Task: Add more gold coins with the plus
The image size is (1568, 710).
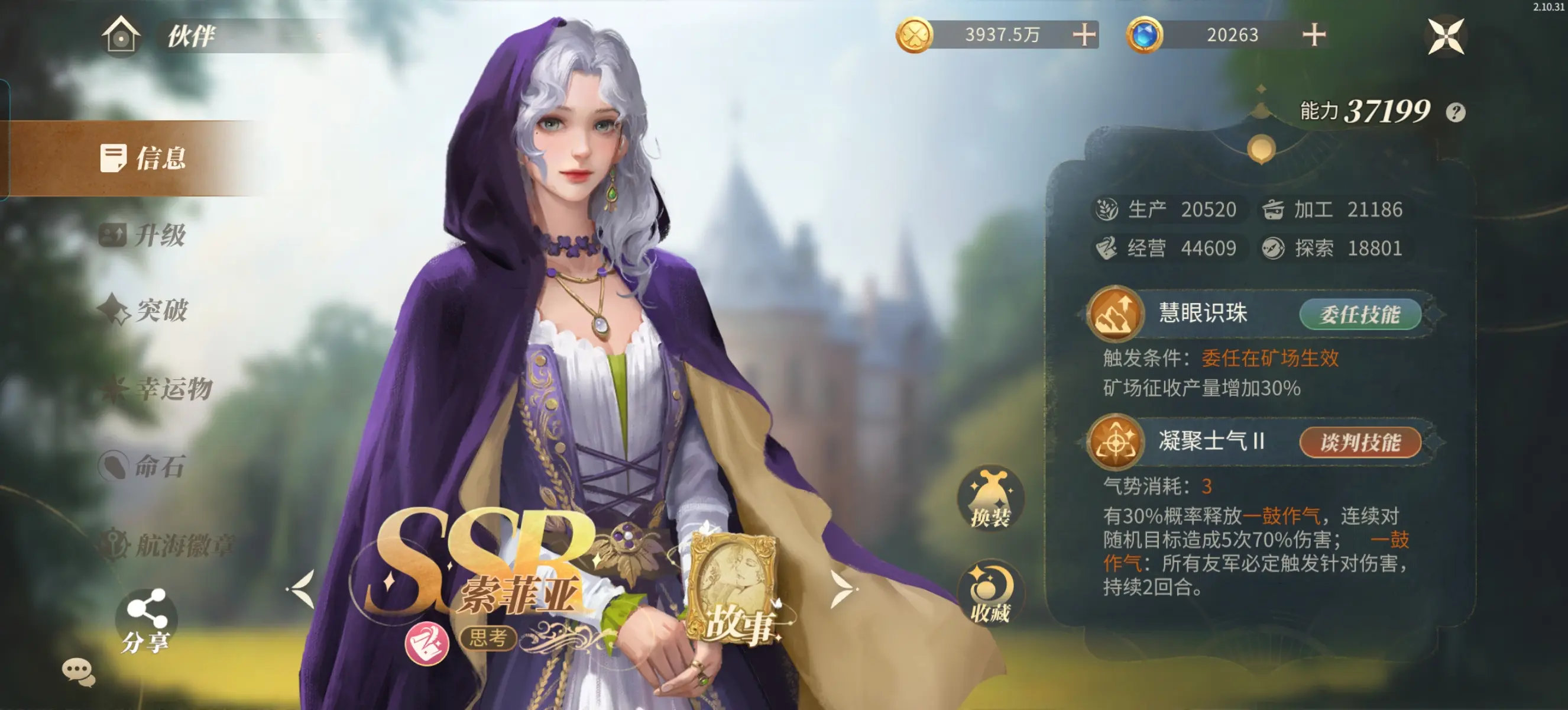Action: 1084,35
